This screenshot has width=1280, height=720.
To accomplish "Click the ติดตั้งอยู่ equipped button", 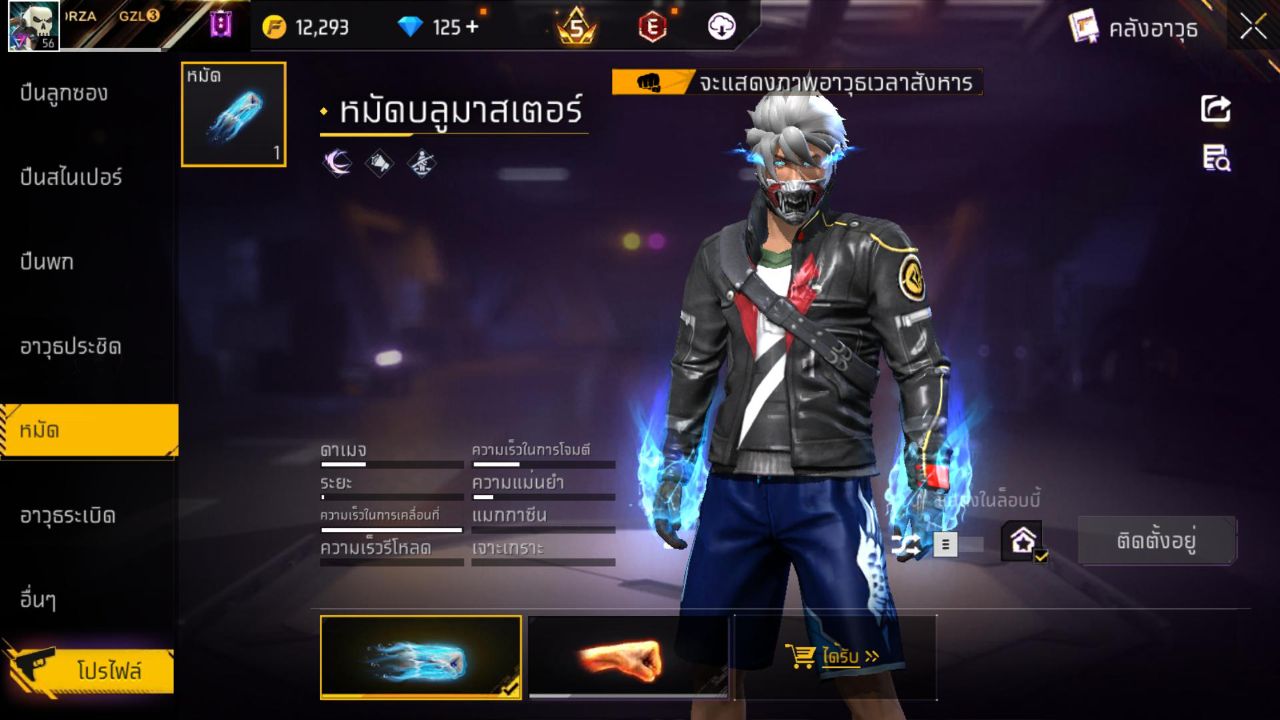I will pyautogui.click(x=1157, y=538).
